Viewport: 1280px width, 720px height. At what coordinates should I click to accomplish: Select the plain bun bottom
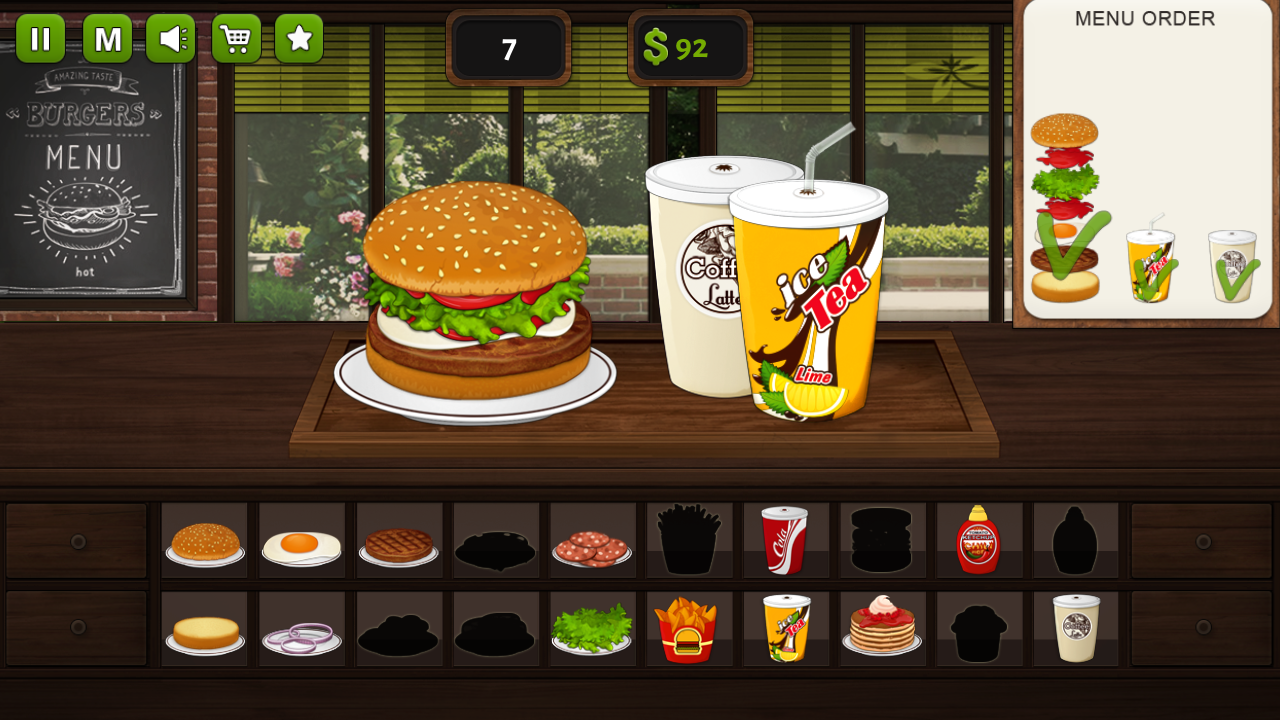click(205, 628)
